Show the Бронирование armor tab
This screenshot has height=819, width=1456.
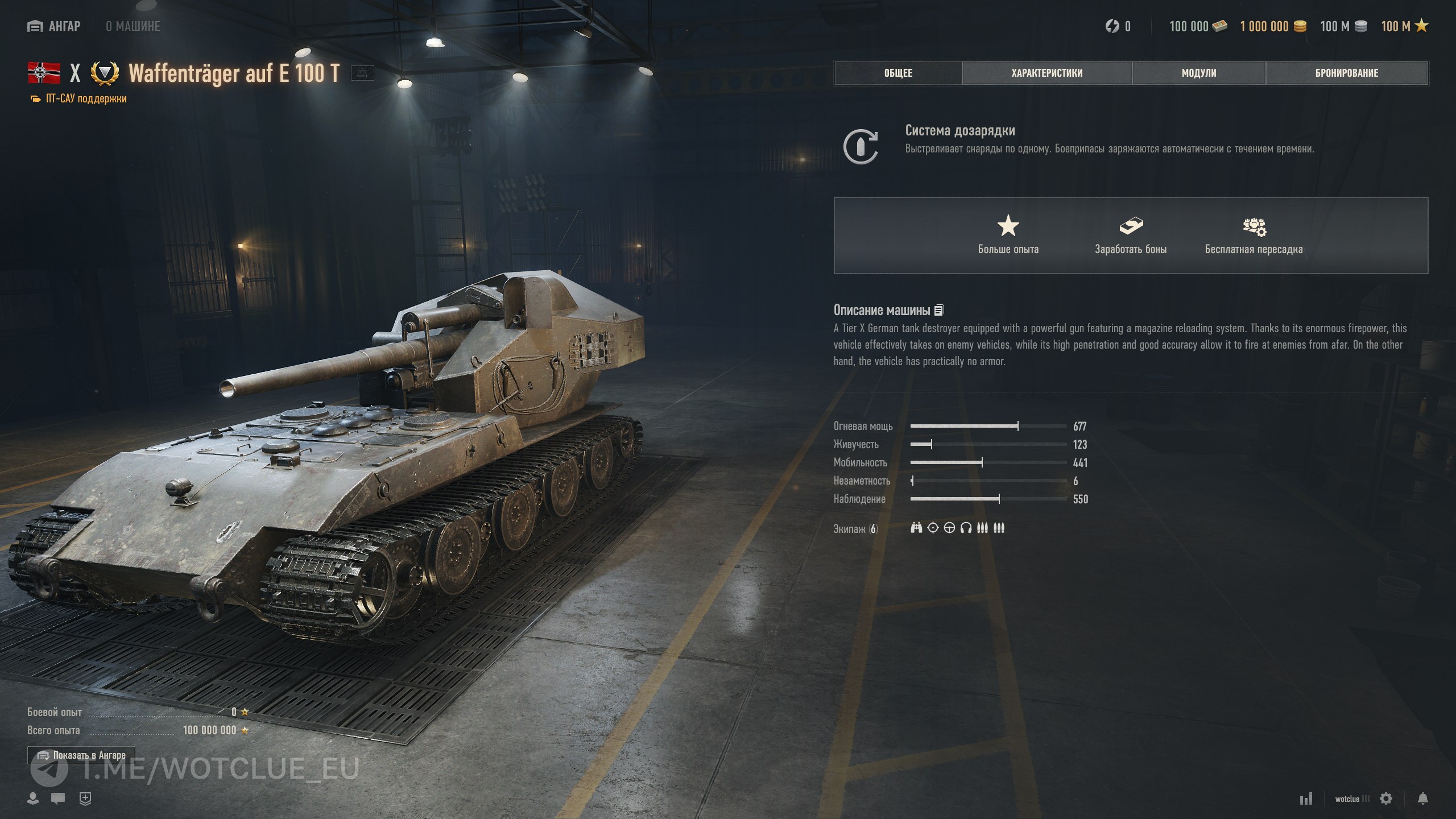point(1346,73)
